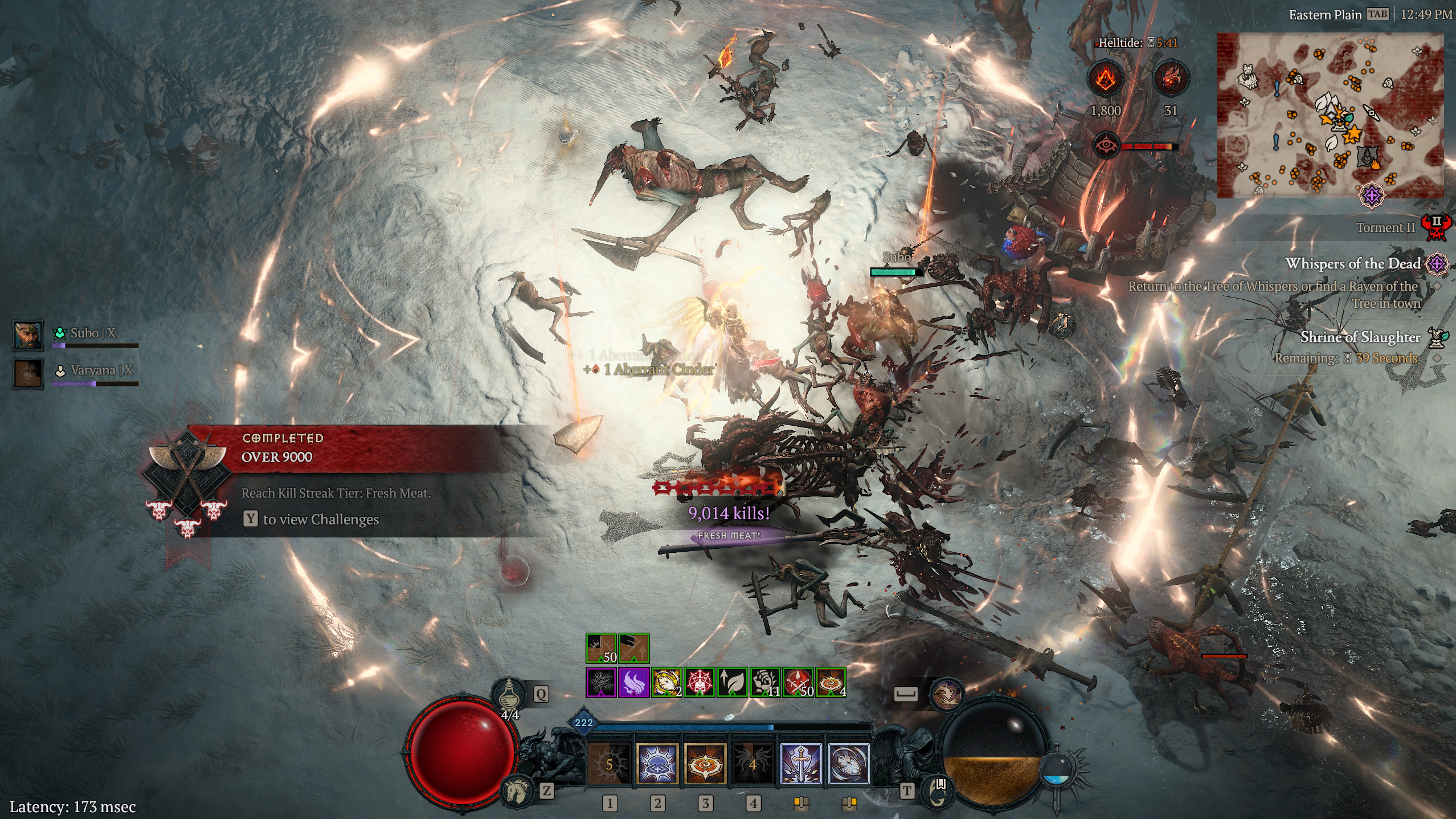Select the thorned sun skill showing 5
Image resolution: width=1456 pixels, height=819 pixels.
[x=609, y=764]
